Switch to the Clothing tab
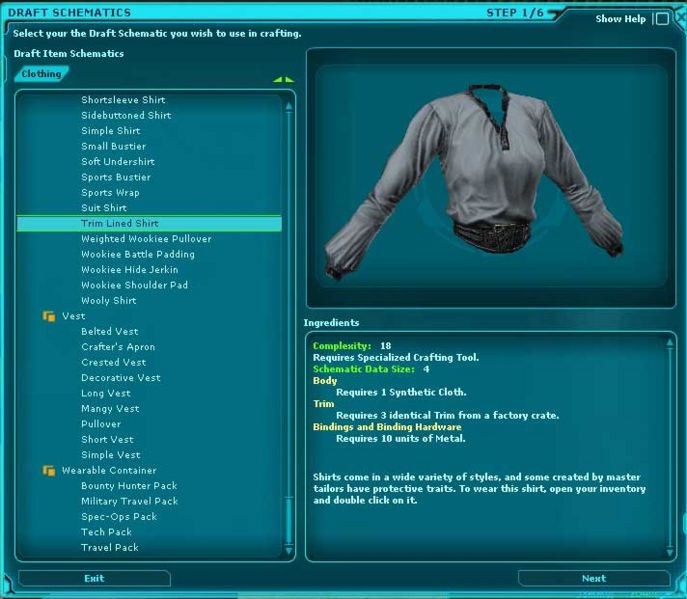Viewport: 687px width, 599px height. (x=42, y=74)
